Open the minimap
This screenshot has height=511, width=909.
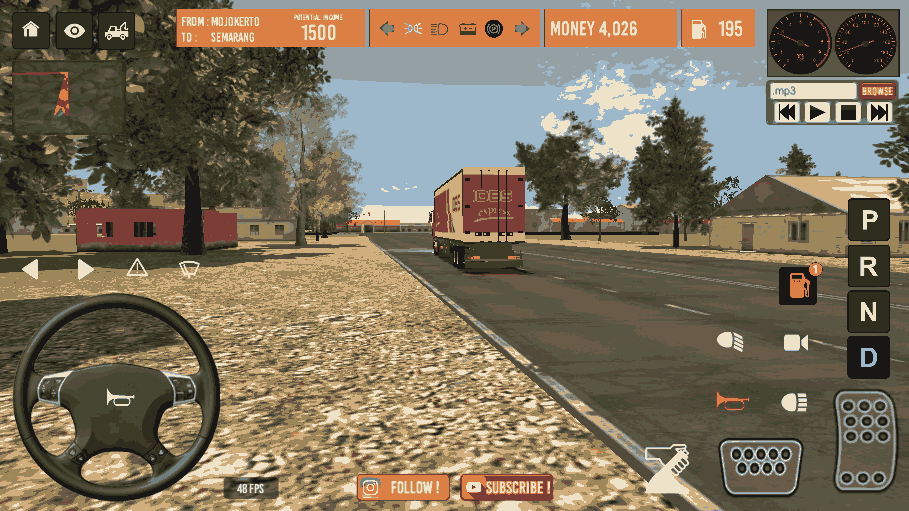point(68,98)
